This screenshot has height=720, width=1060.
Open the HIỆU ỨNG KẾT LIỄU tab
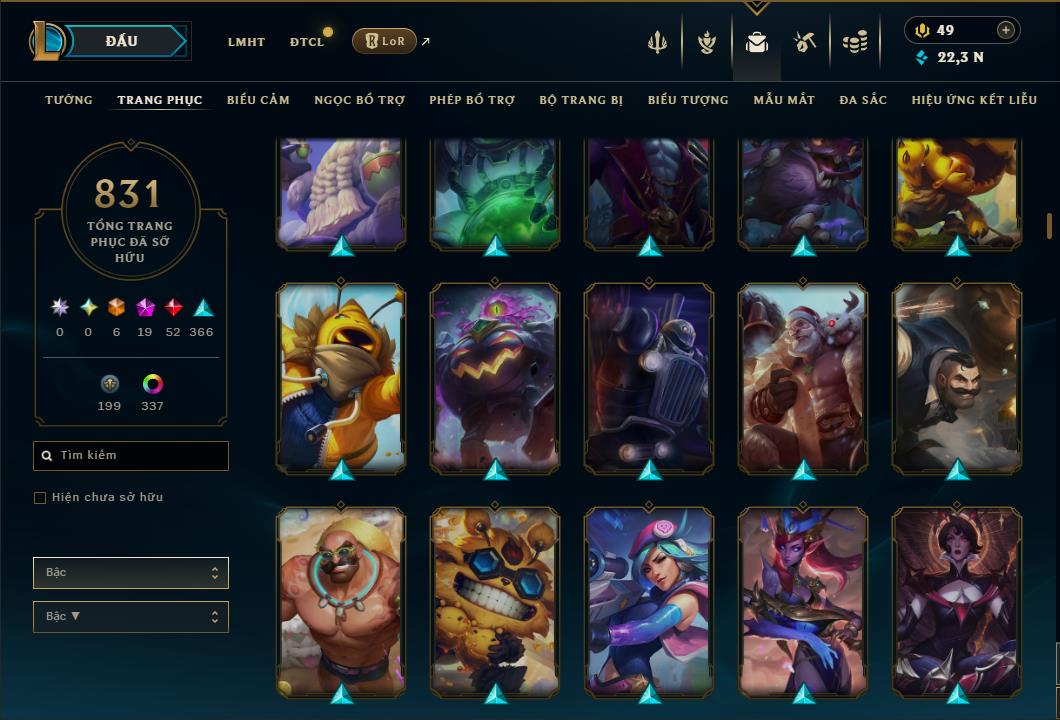(x=975, y=100)
